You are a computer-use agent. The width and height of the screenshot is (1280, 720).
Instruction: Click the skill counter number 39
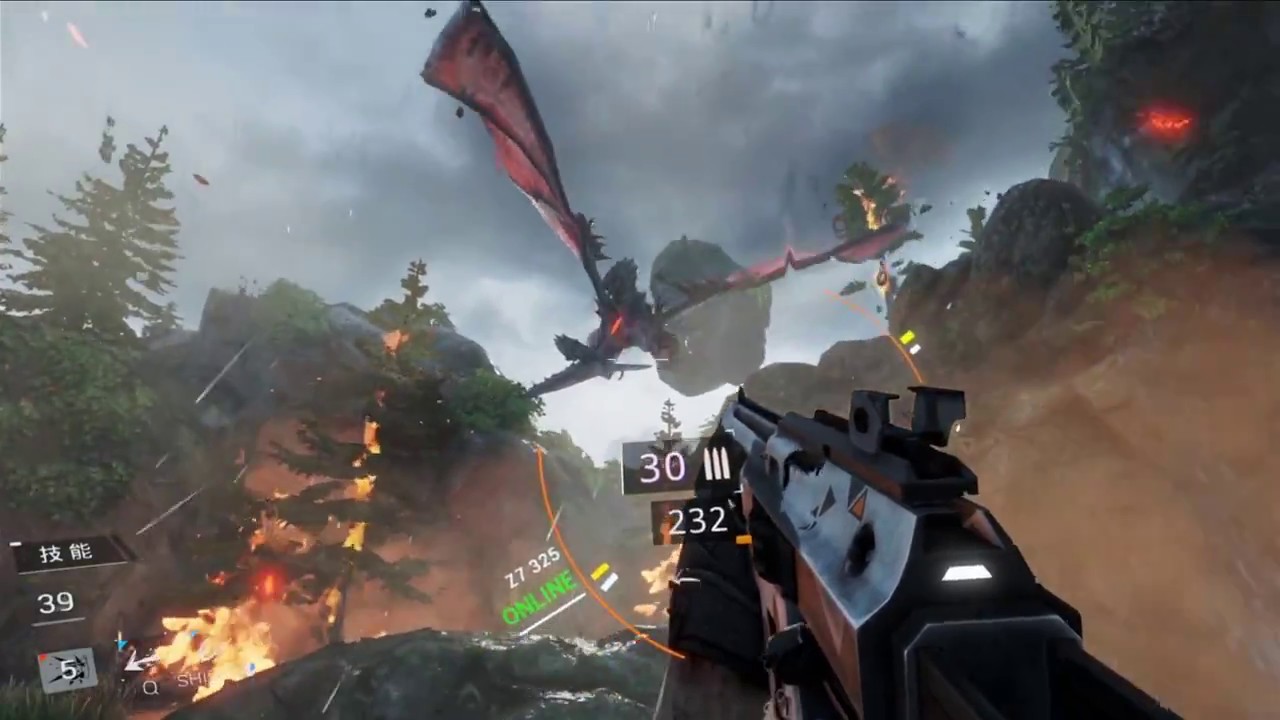(x=56, y=601)
